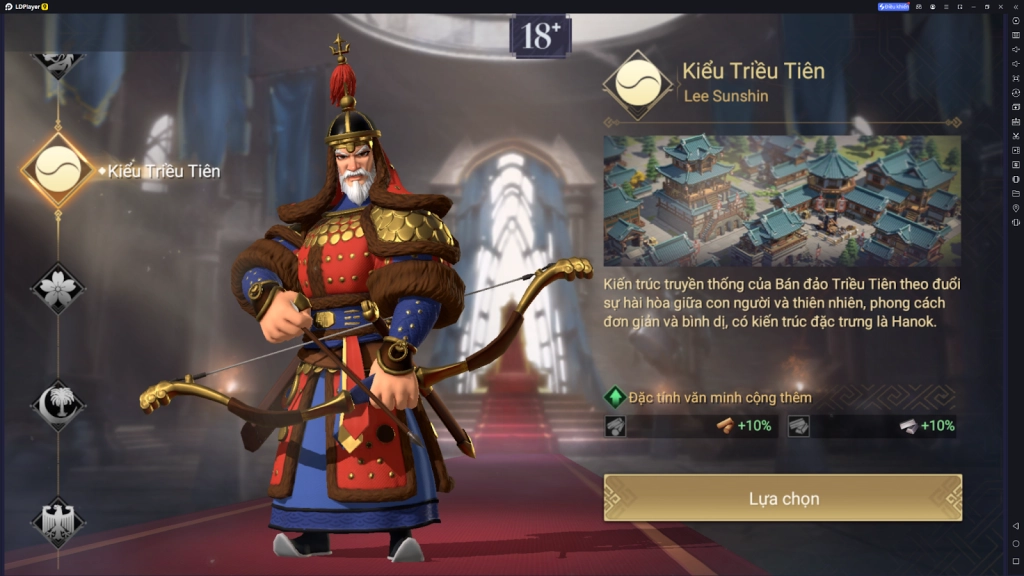
Task: Choose the cherry blossom civilization emblem
Action: 58,288
